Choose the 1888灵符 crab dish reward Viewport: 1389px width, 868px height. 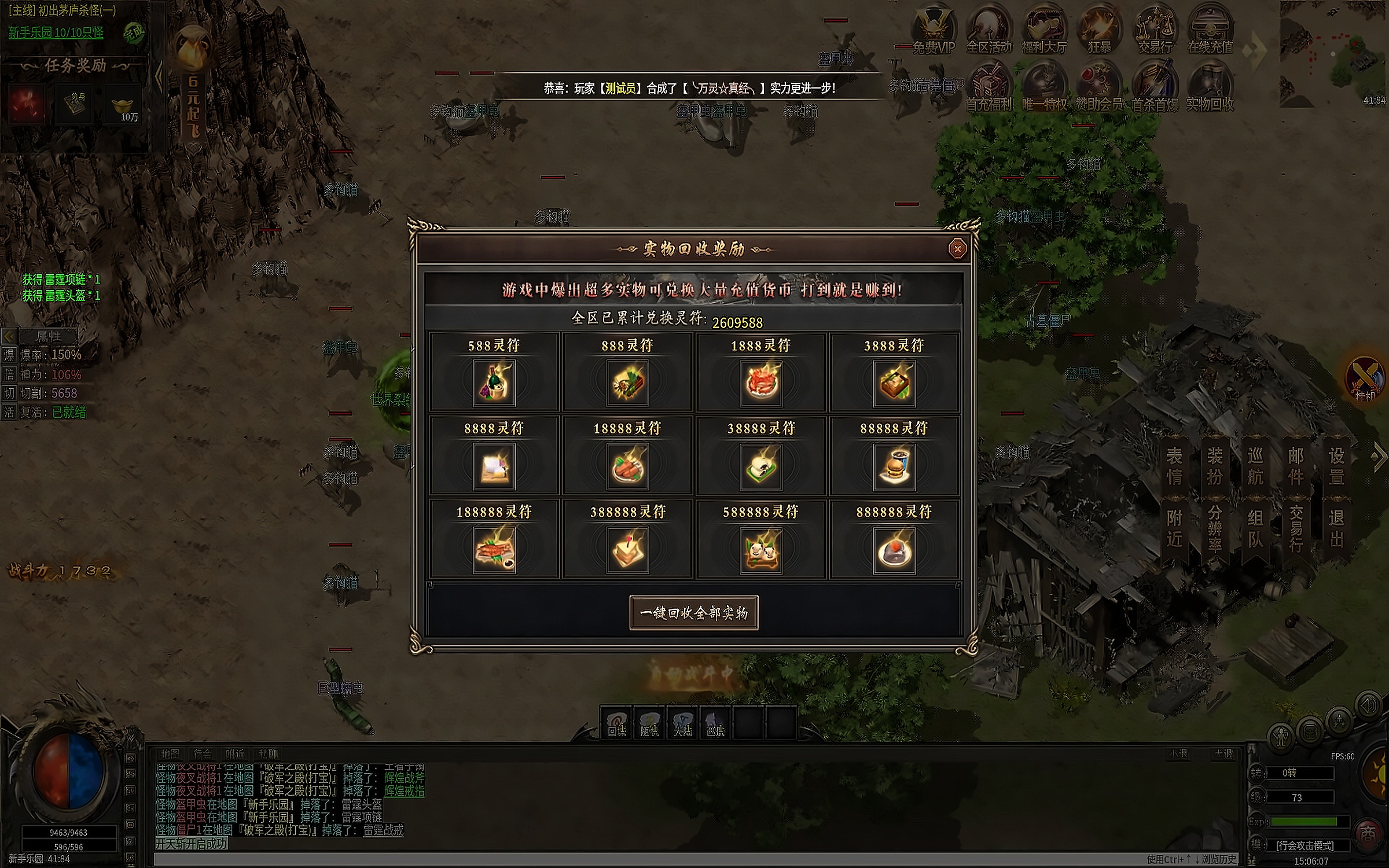pos(761,382)
